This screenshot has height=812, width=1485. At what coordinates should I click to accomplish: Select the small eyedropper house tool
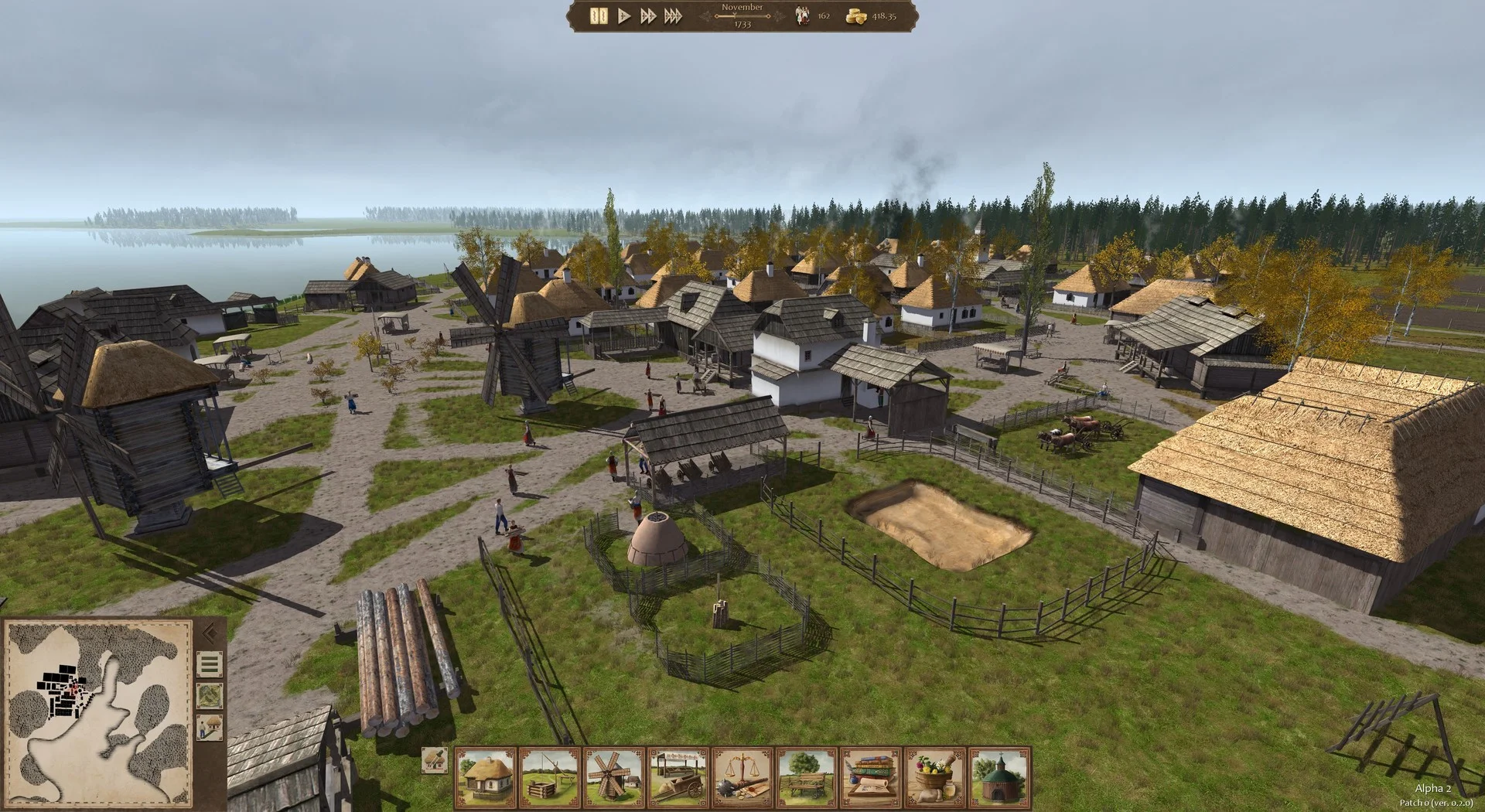435,761
